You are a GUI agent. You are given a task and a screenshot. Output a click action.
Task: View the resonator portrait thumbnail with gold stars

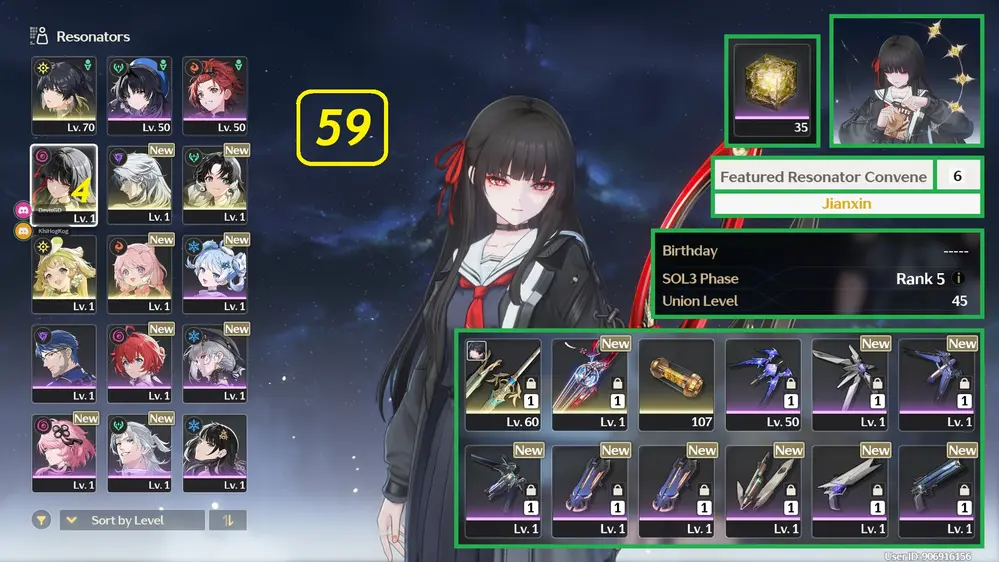(x=906, y=80)
